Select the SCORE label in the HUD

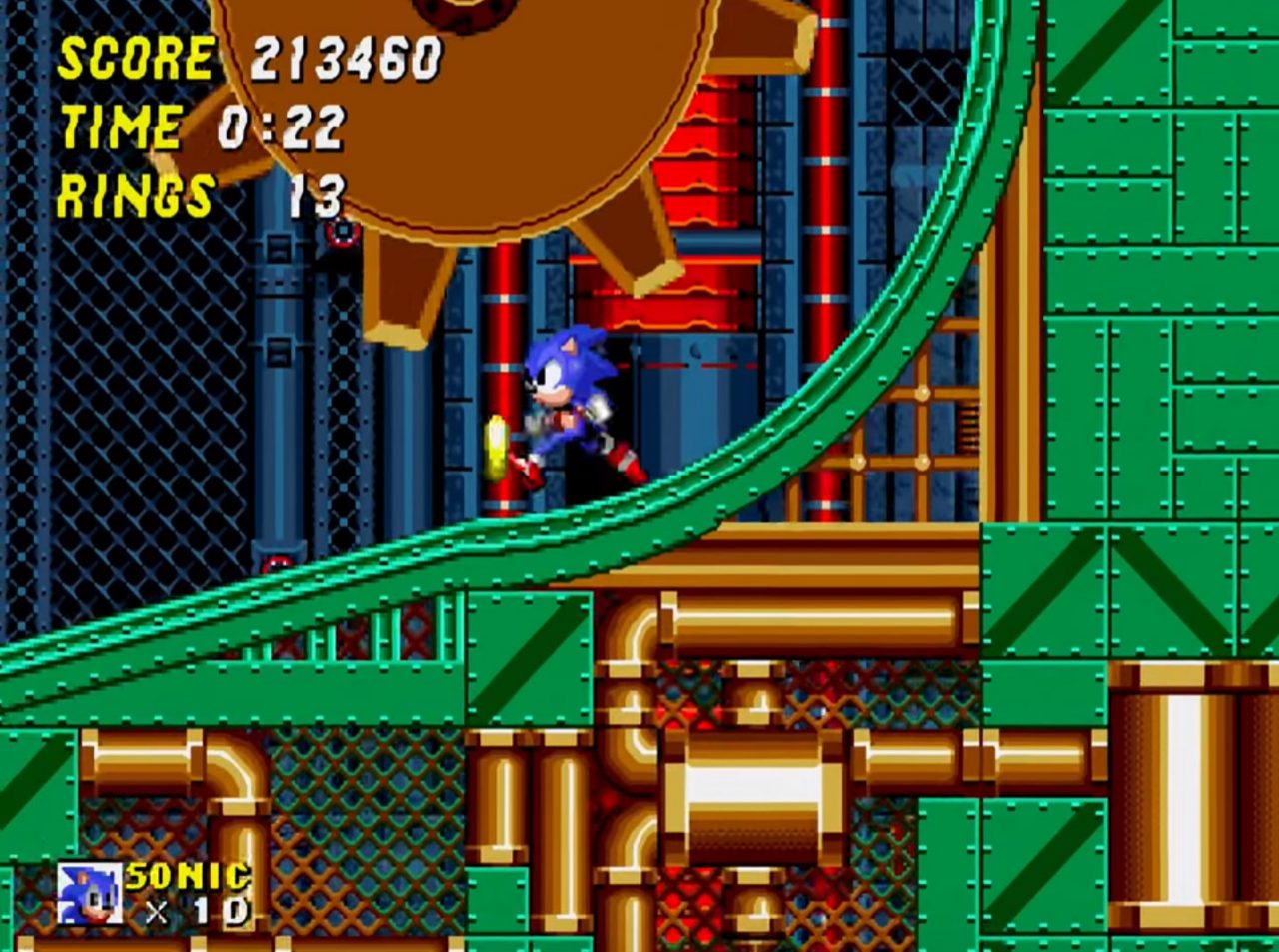click(133, 58)
